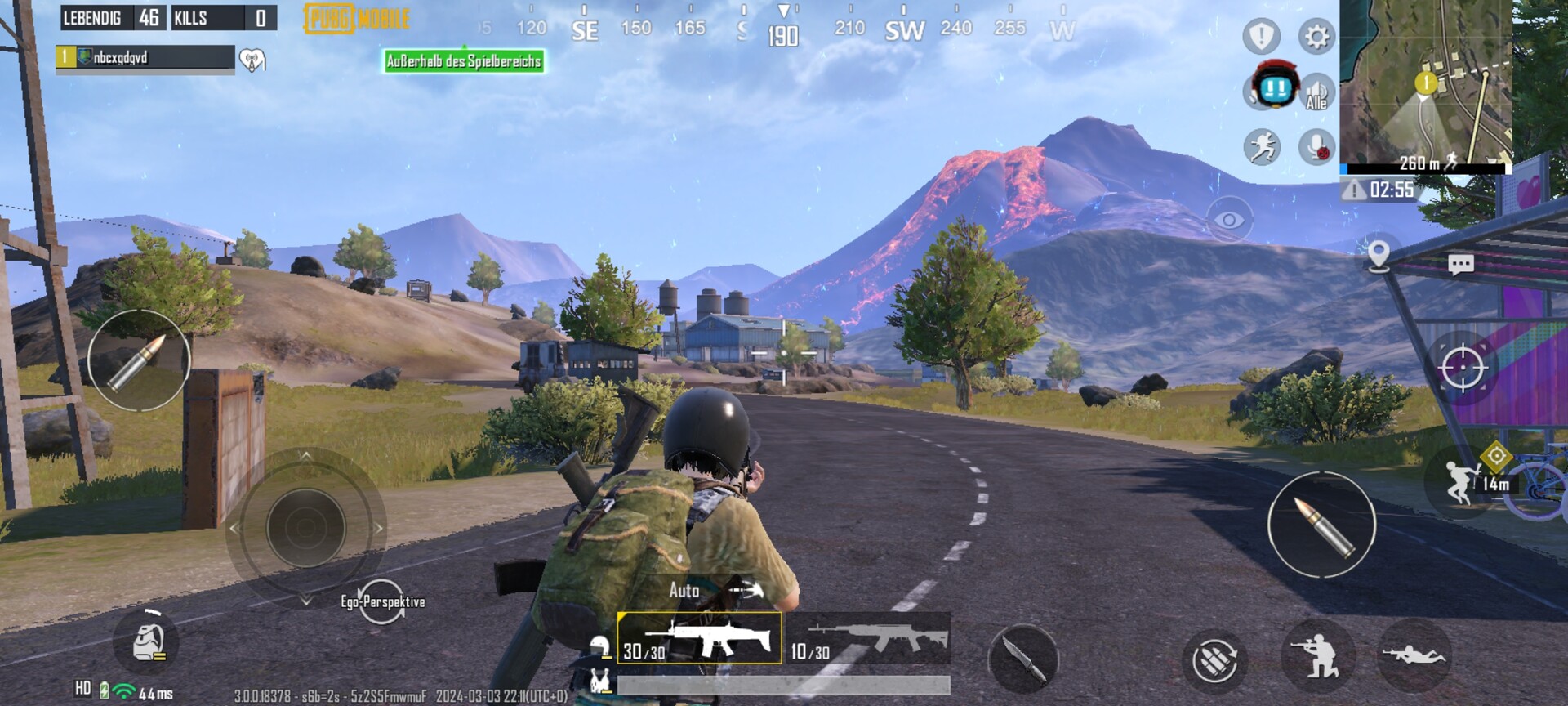Fire with the left bullet button

pos(139,360)
